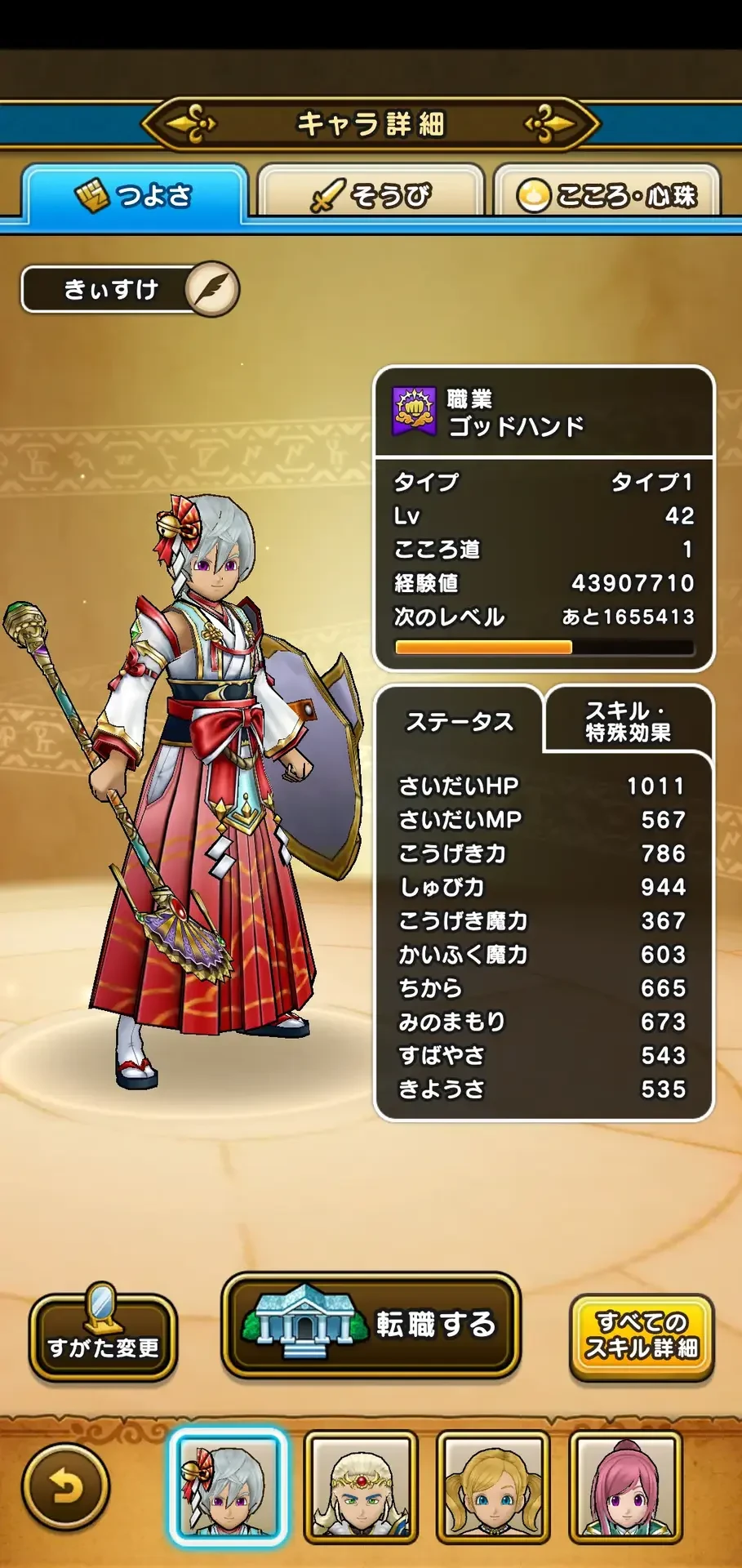
Task: Edit the character name きぃすけ
Action: [212, 289]
